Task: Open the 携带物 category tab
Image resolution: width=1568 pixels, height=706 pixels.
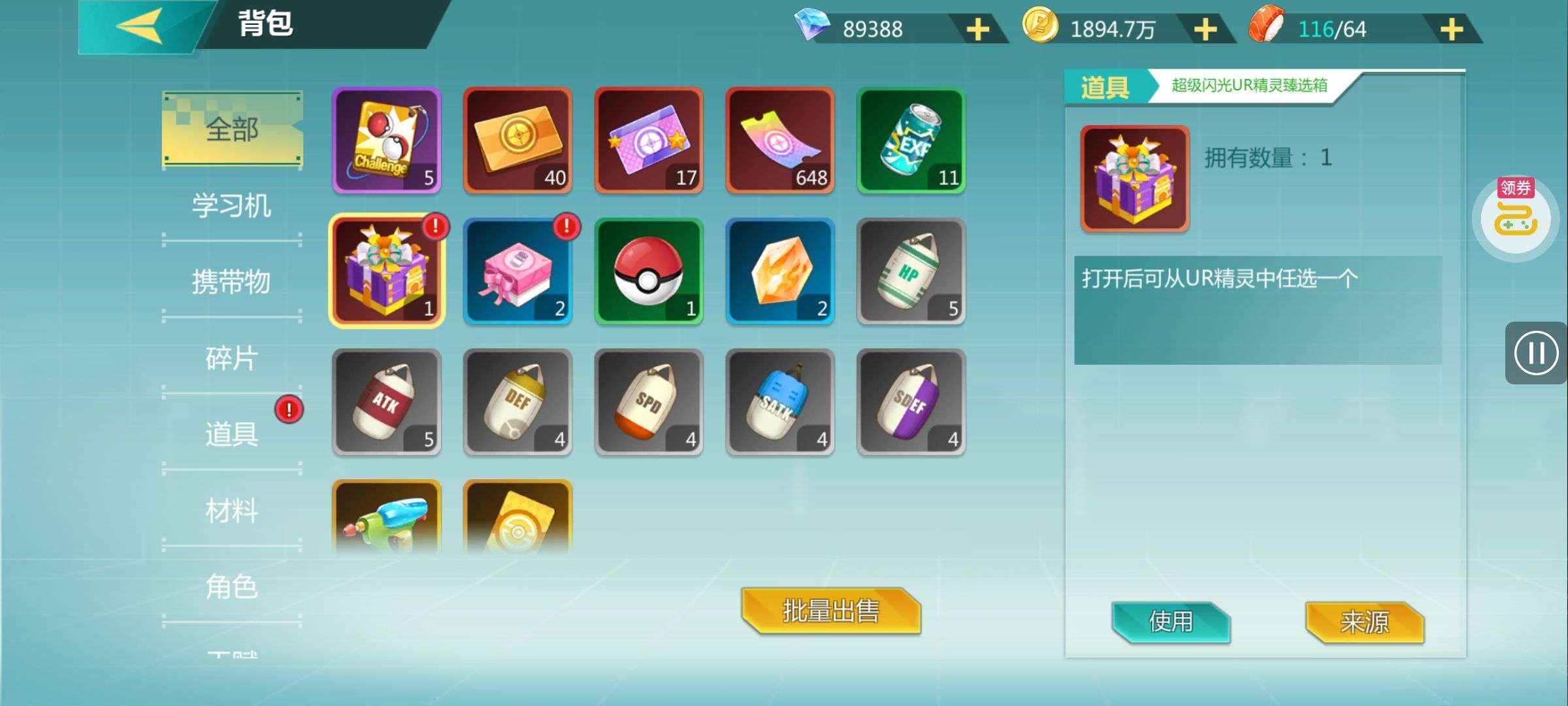Action: 231,282
